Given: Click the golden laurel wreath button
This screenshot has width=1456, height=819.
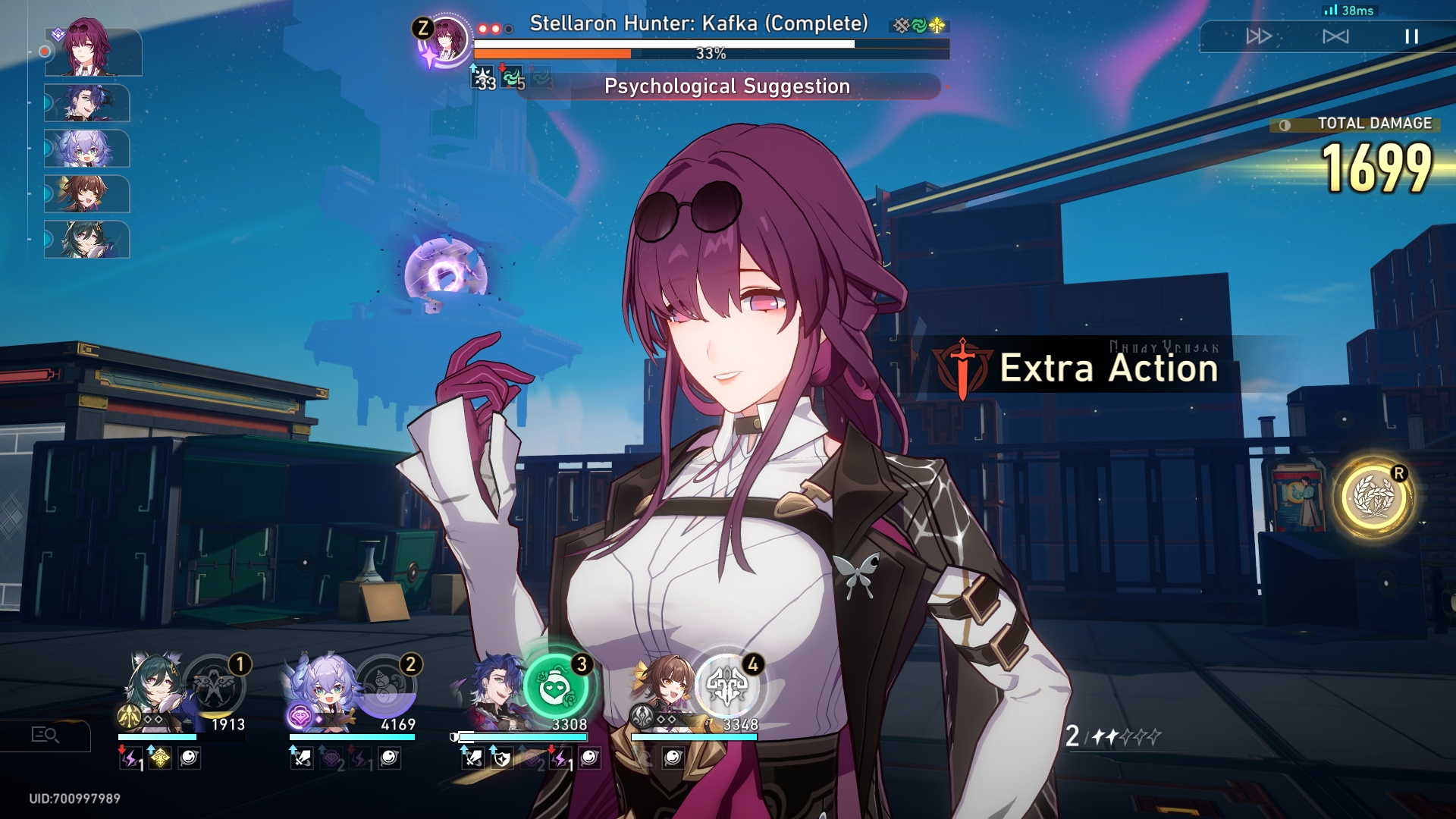Looking at the screenshot, I should [x=1373, y=498].
